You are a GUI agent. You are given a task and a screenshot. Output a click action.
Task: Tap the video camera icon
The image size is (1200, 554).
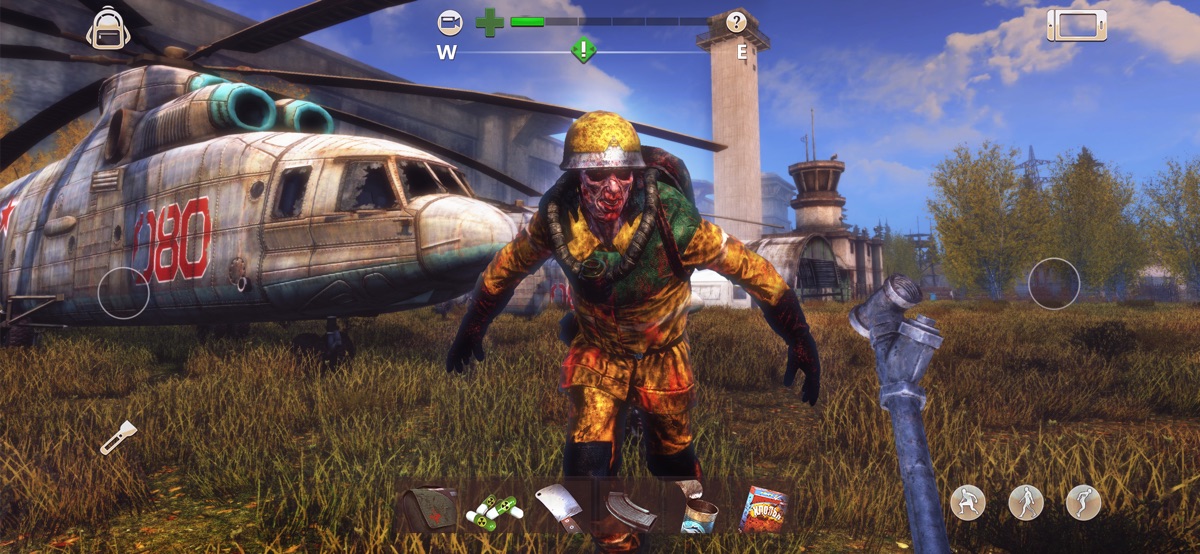450,22
